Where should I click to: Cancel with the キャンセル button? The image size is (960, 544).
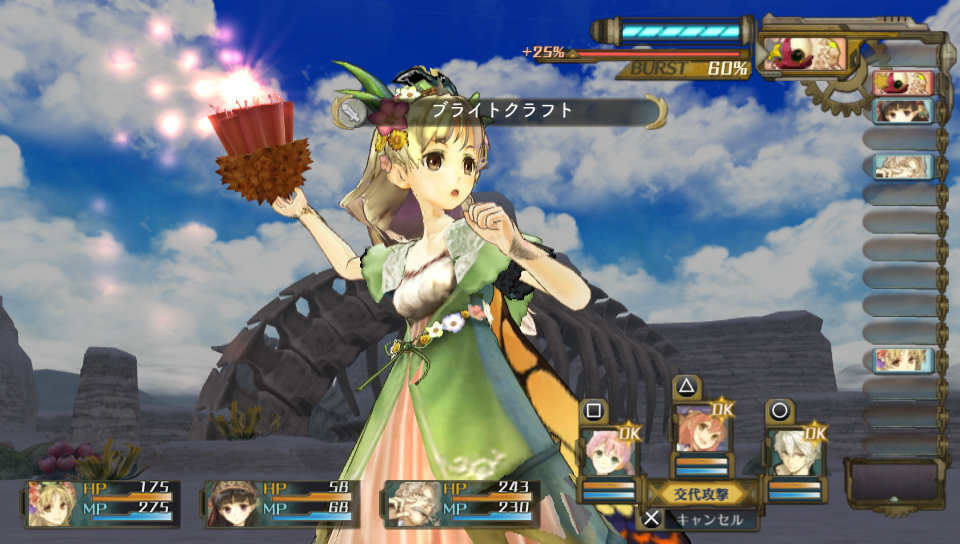point(699,519)
